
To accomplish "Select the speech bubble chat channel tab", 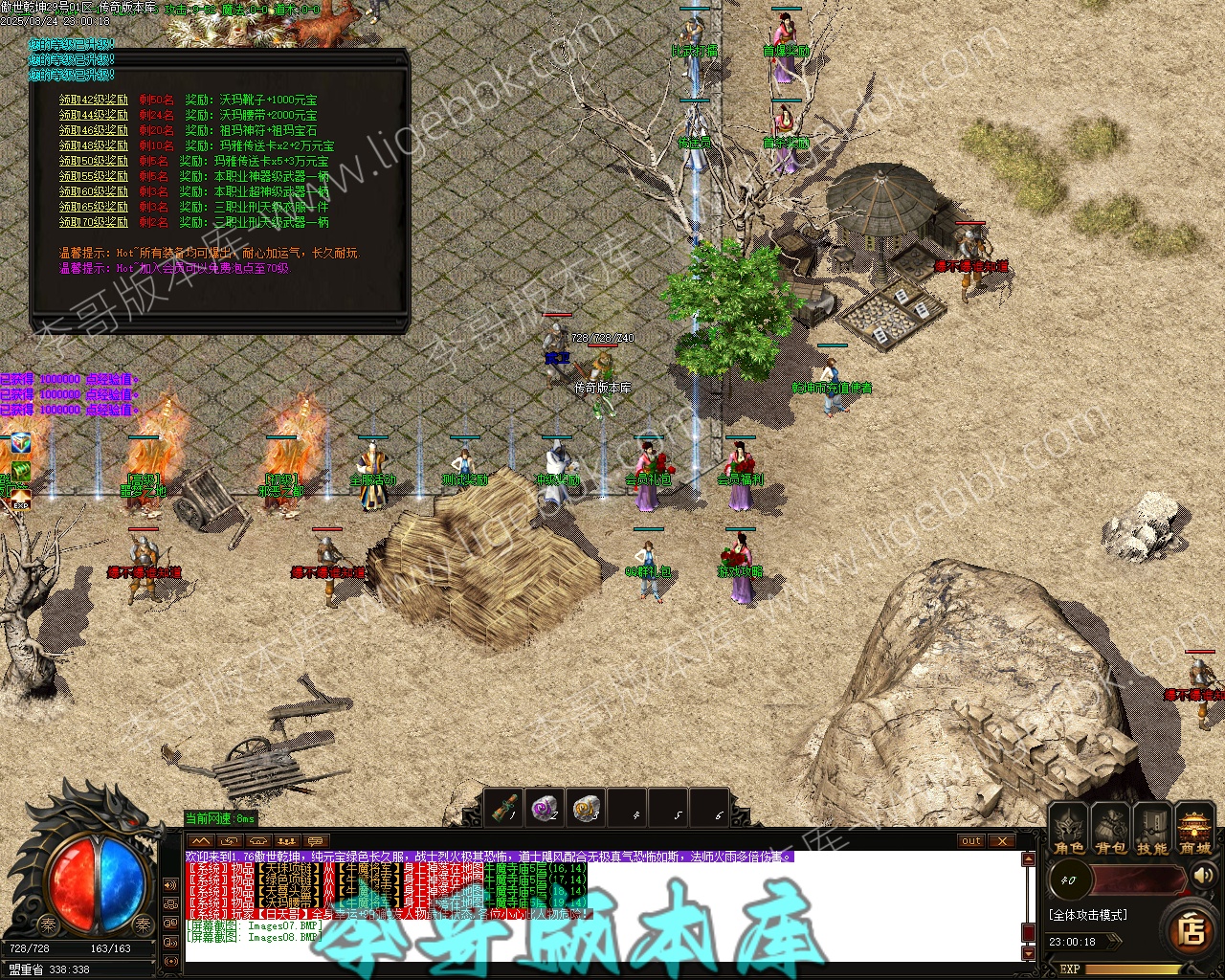I will (315, 841).
